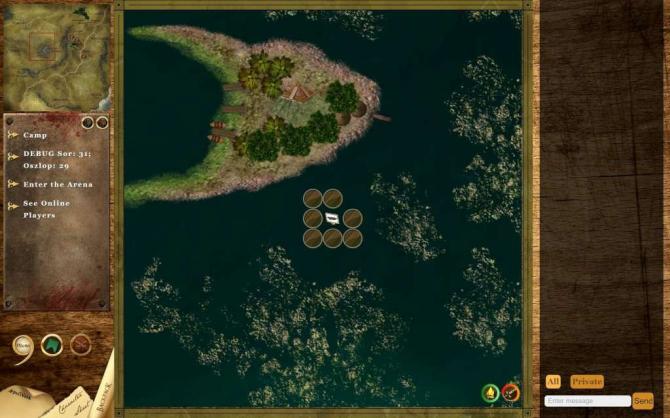Activate the red-ringed sword icon
The height and width of the screenshot is (418, 670).
511,393
